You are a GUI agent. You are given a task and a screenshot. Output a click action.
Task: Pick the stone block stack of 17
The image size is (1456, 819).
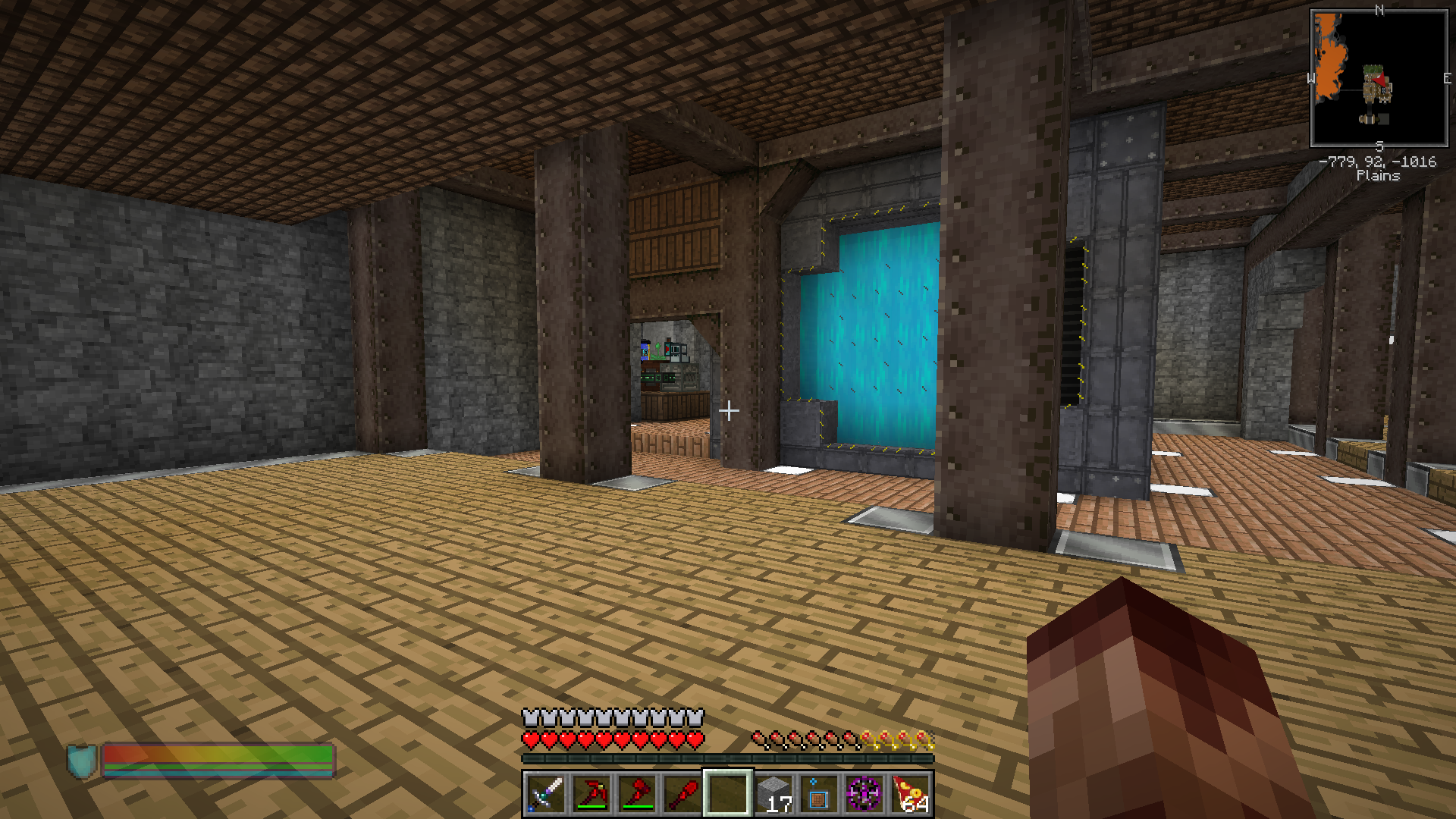(773, 794)
